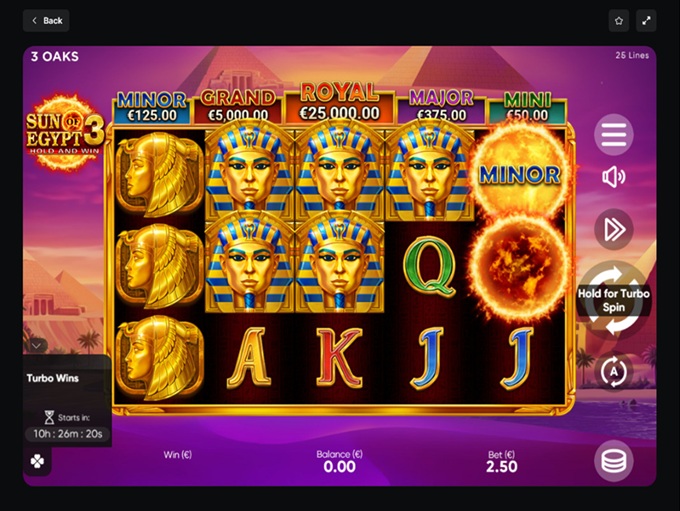Enable turbo mode with double-arrow button
Screen dimensions: 680x511
click(x=614, y=230)
